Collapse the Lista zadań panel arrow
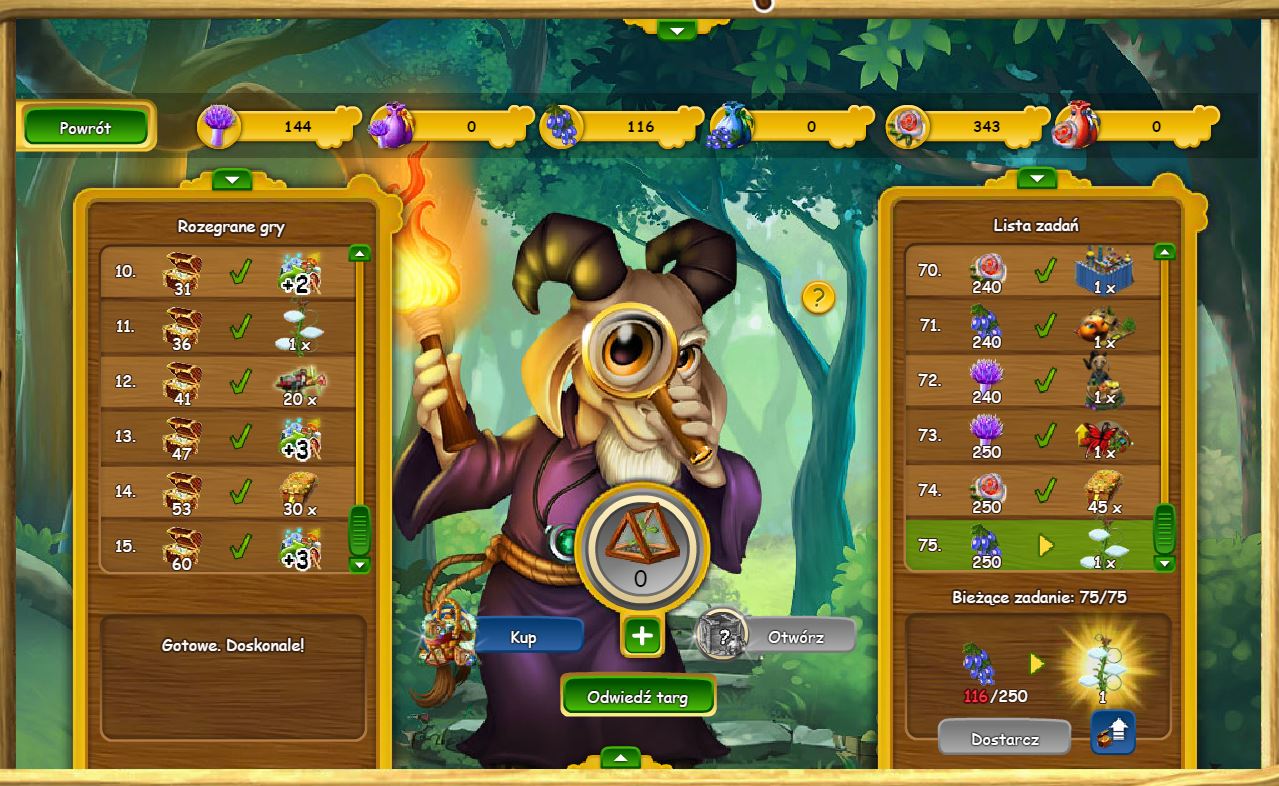The width and height of the screenshot is (1279, 786). point(1036,179)
